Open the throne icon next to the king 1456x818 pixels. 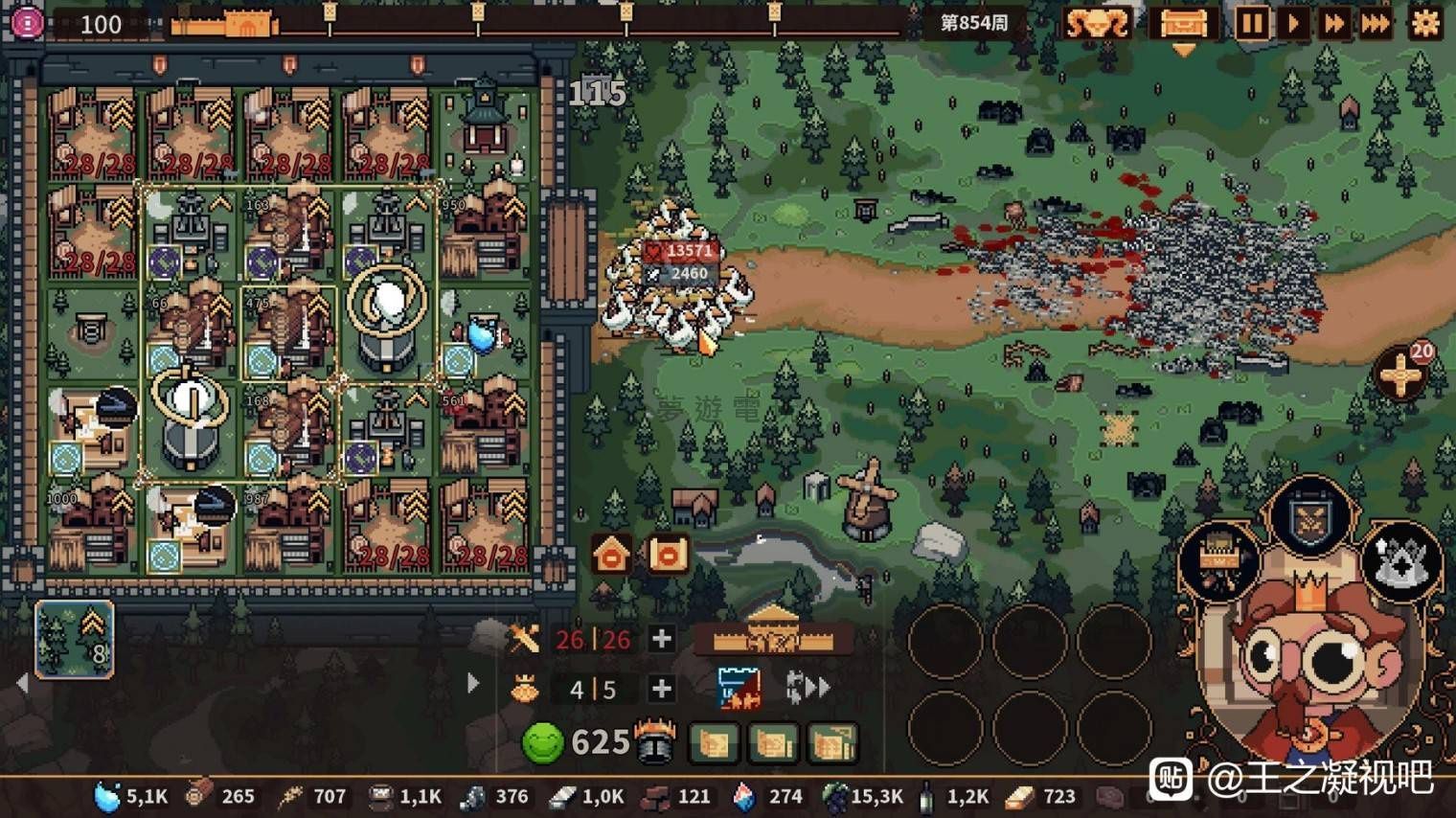point(1218,558)
